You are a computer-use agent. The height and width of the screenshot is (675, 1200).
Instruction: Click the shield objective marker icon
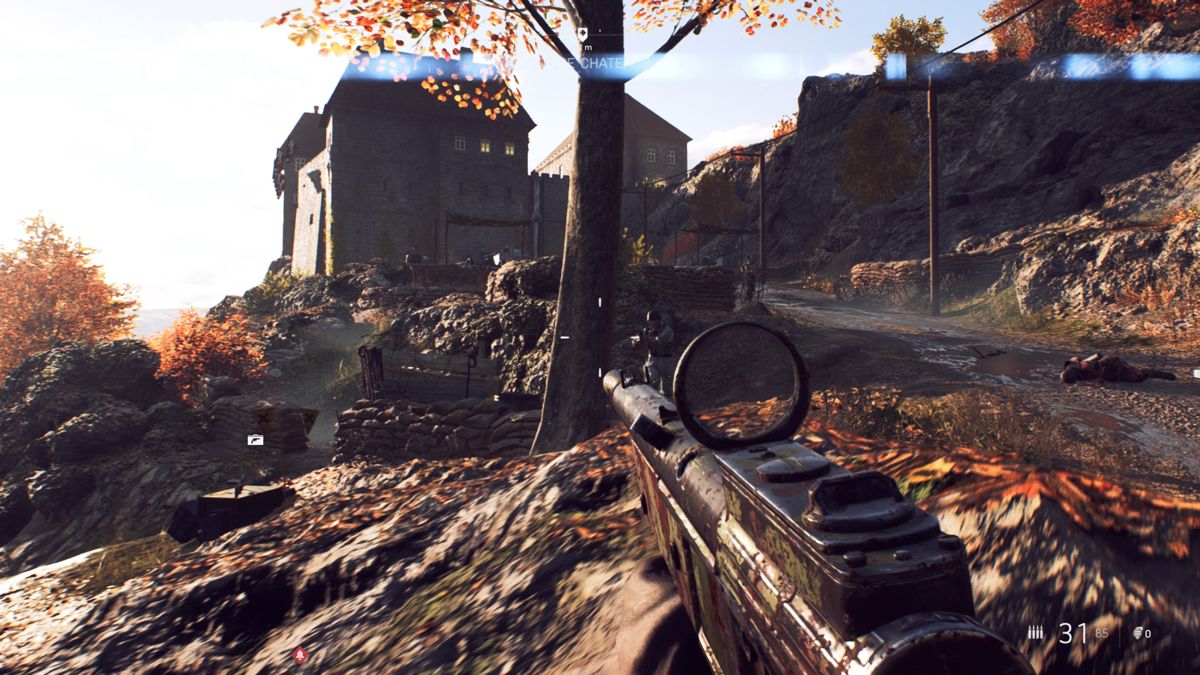[x=583, y=33]
